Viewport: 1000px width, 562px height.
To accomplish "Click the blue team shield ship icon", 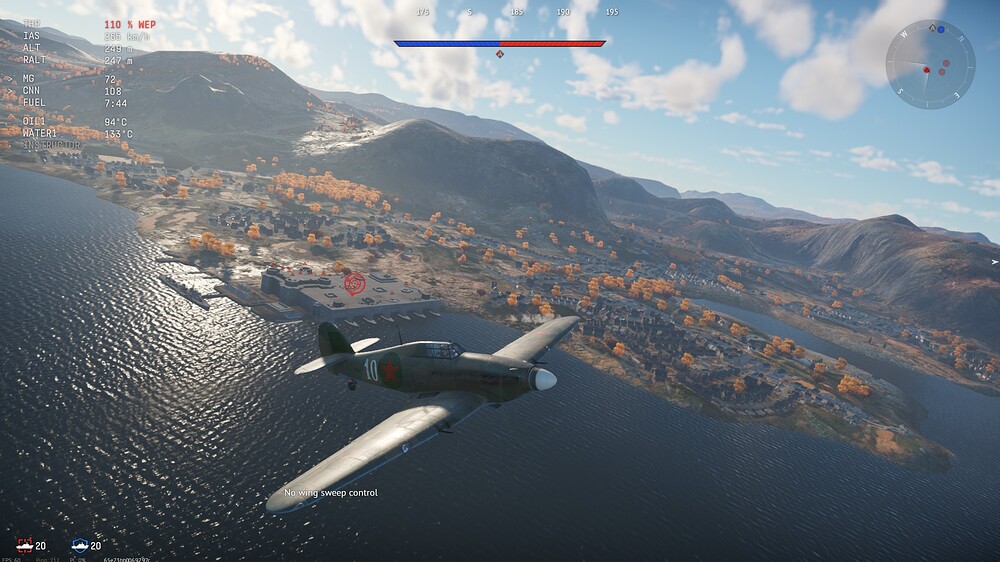I will click(80, 545).
